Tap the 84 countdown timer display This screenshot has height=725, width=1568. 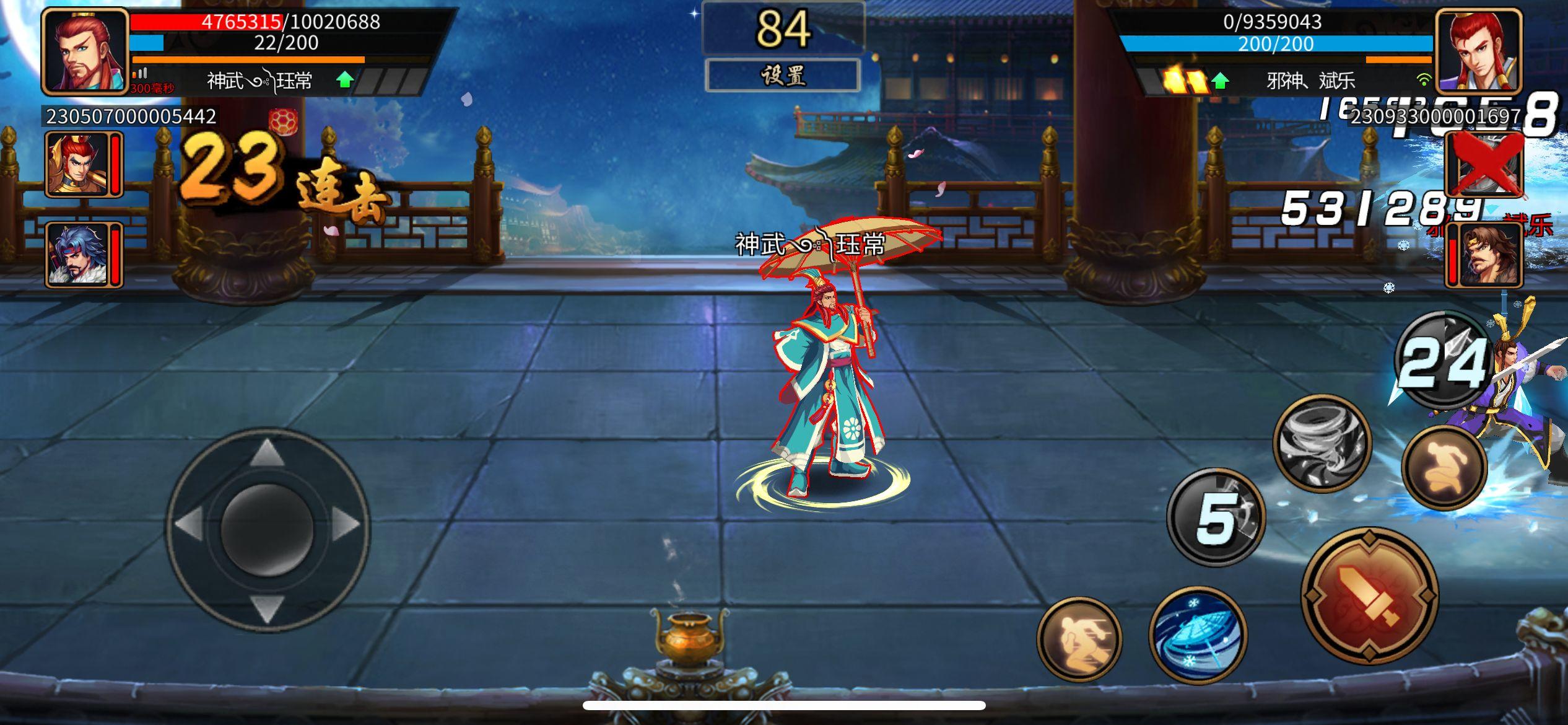click(784, 28)
